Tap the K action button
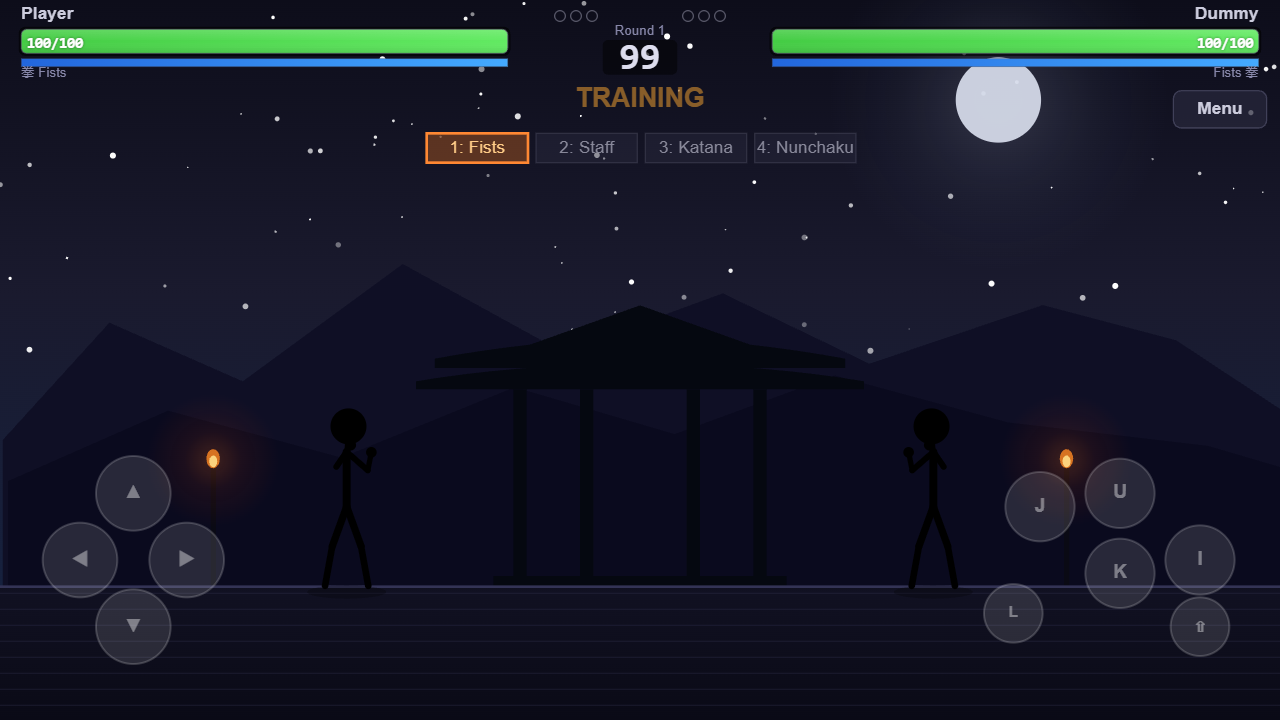Image resolution: width=1280 pixels, height=720 pixels. (1119, 573)
